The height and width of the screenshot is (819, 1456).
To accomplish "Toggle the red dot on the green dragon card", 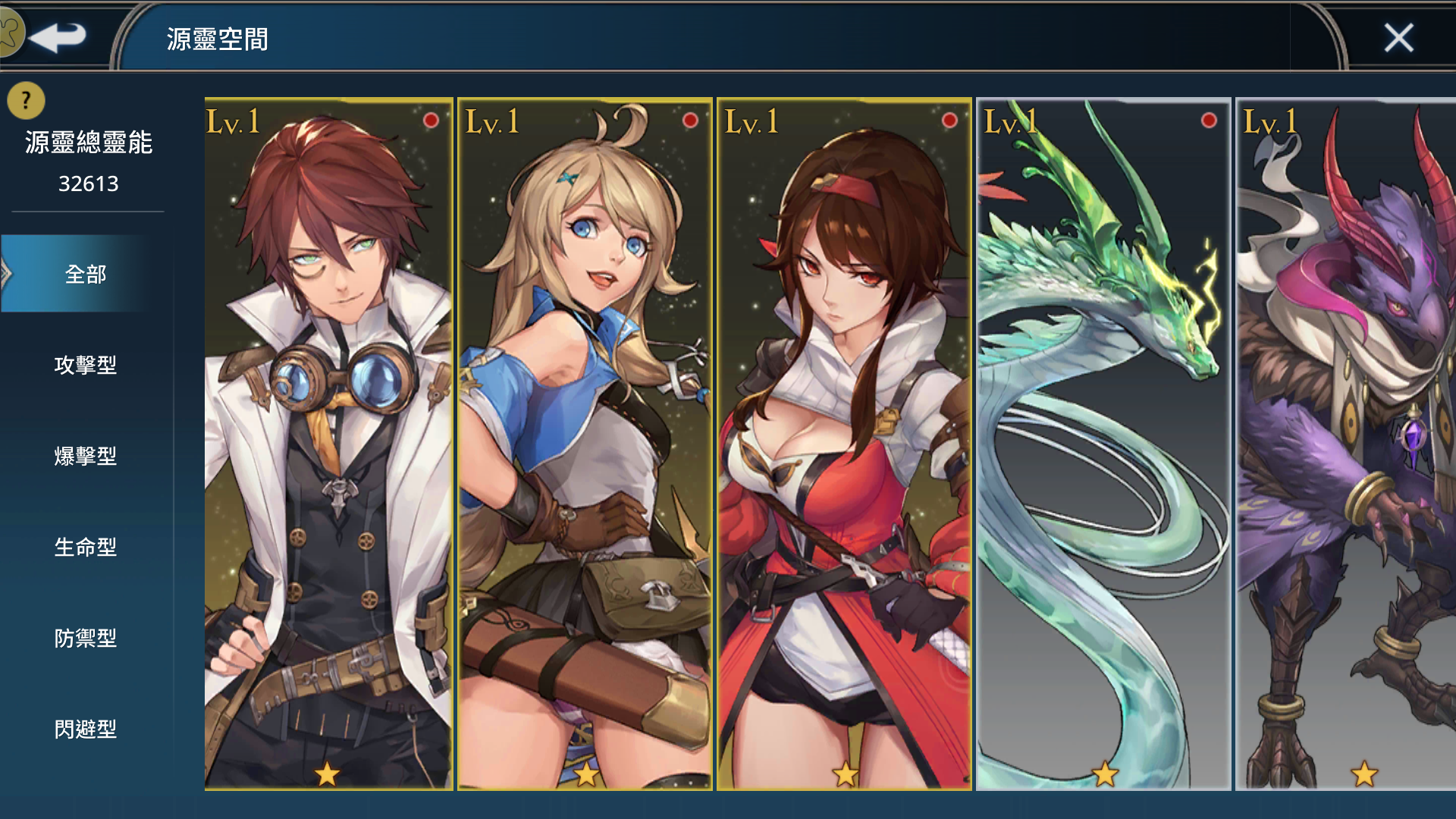I will pos(1208,120).
